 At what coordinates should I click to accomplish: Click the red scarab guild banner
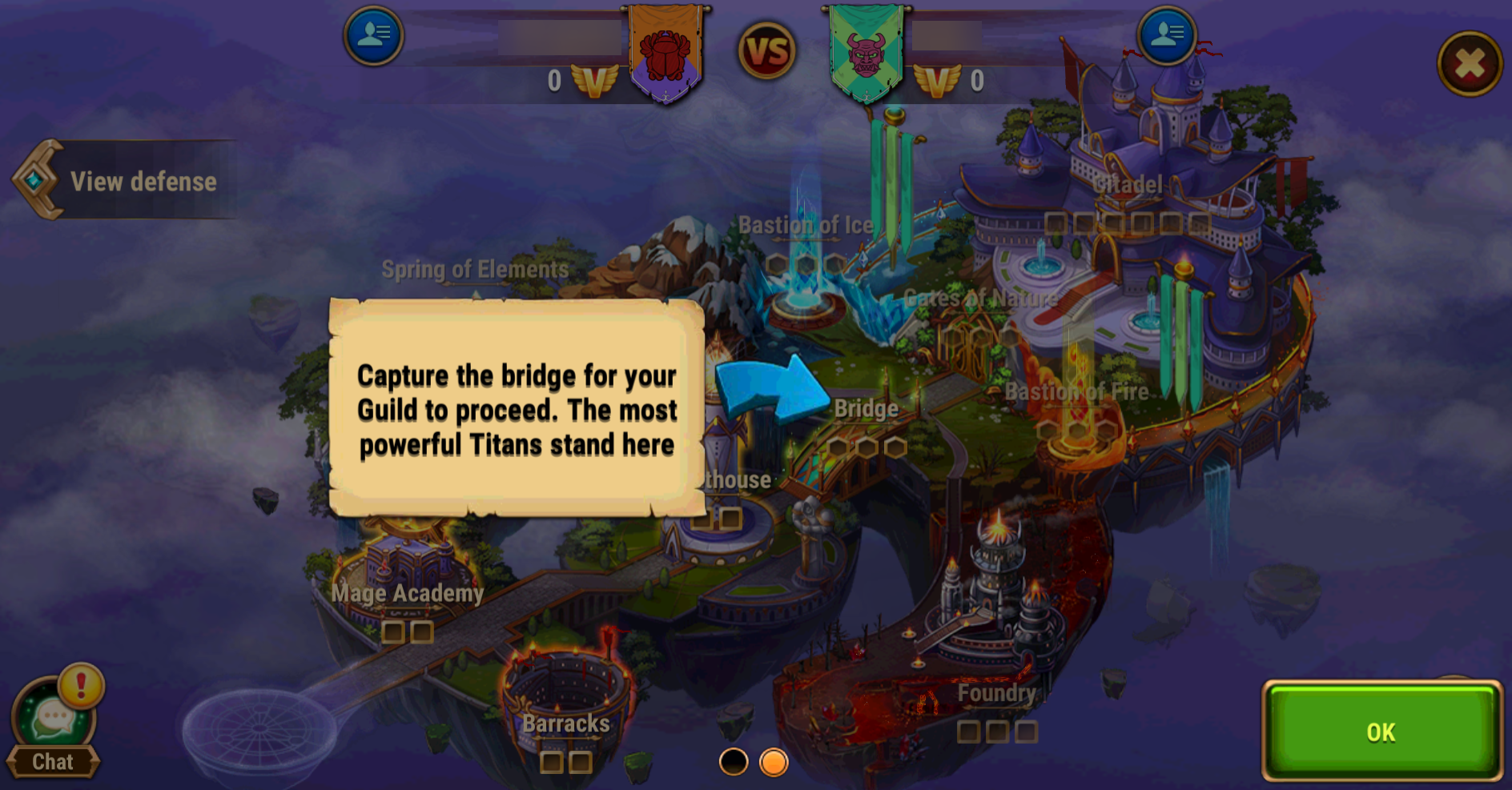click(x=666, y=54)
